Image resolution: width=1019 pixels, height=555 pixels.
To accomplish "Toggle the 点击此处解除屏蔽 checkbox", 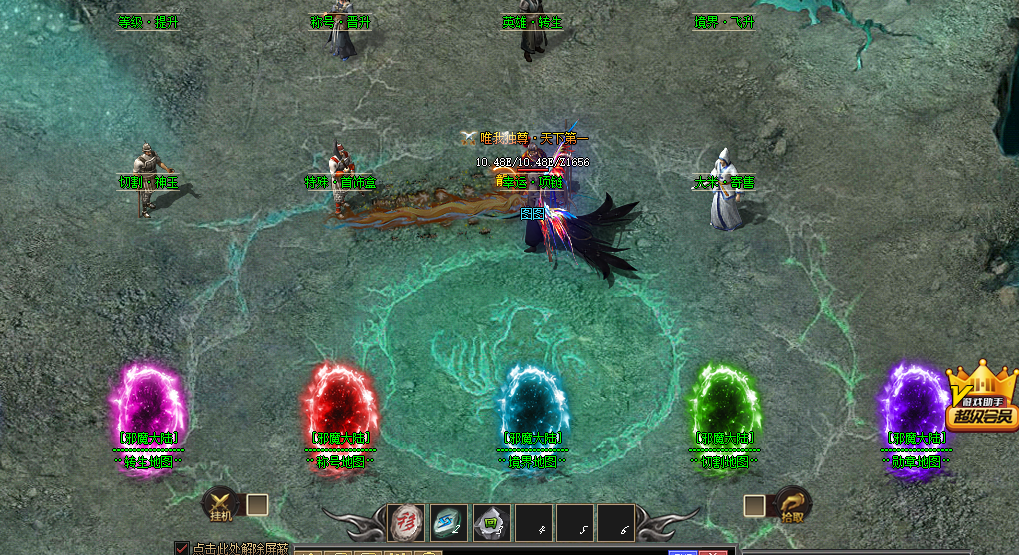I will pyautogui.click(x=182, y=548).
